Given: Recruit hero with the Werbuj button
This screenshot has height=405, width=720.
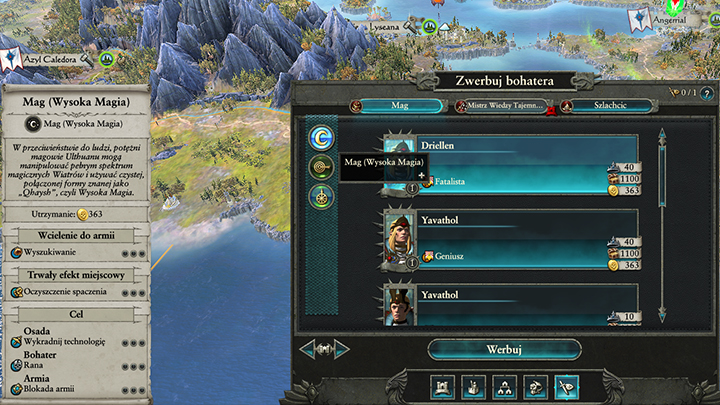Looking at the screenshot, I should click(504, 349).
